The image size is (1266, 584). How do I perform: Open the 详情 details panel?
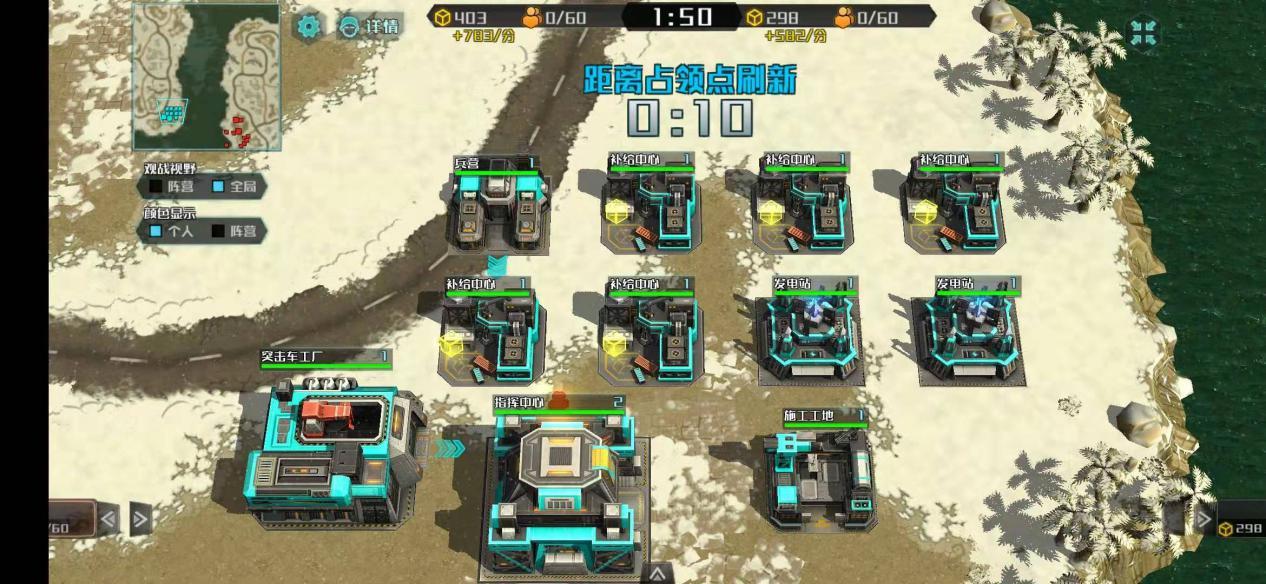click(368, 27)
